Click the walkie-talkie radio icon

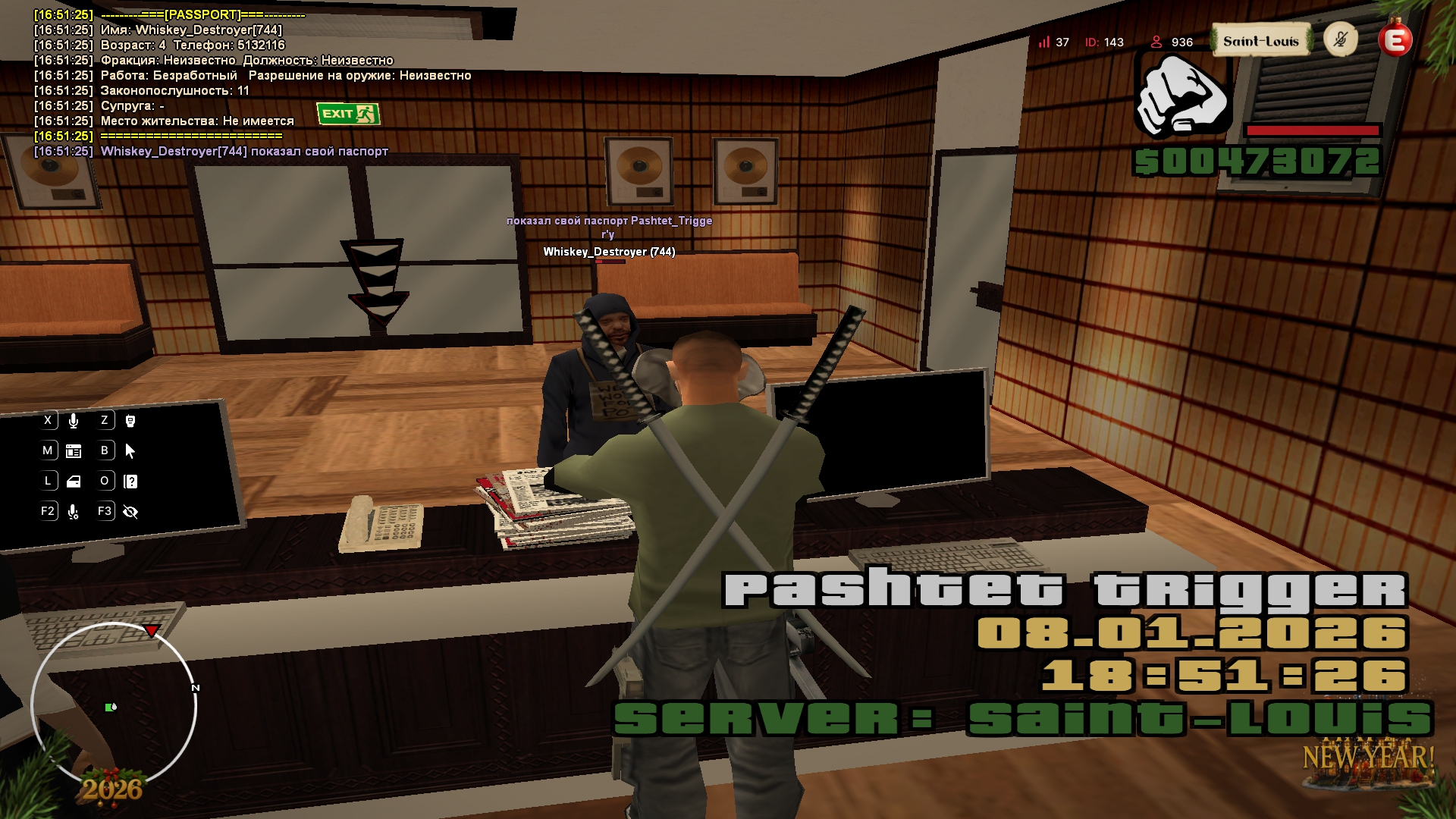click(x=130, y=421)
